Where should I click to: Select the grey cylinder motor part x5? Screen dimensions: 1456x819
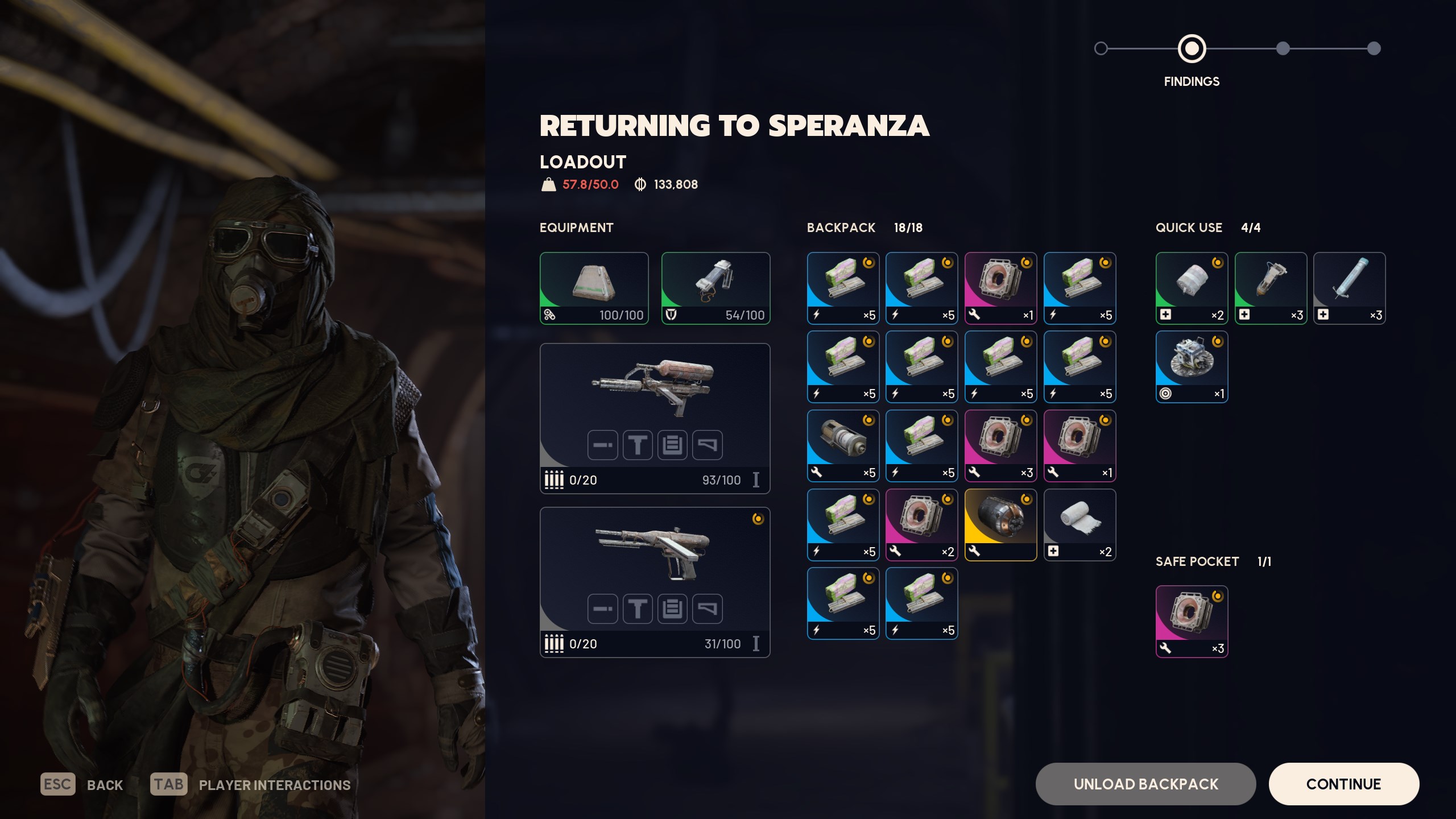tap(843, 445)
